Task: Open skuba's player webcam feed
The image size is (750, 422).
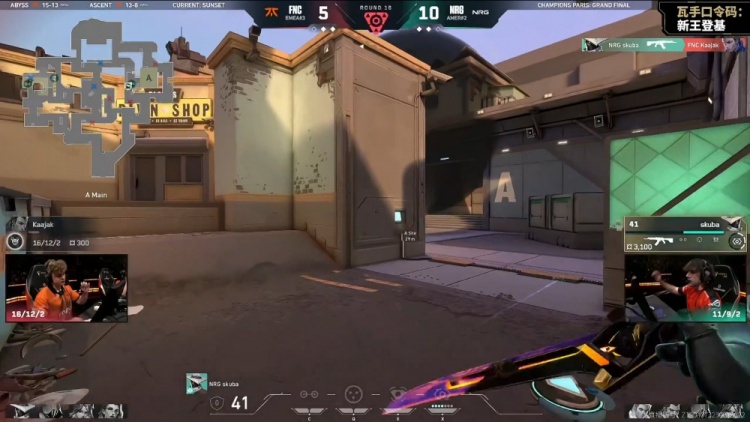Action: point(686,288)
